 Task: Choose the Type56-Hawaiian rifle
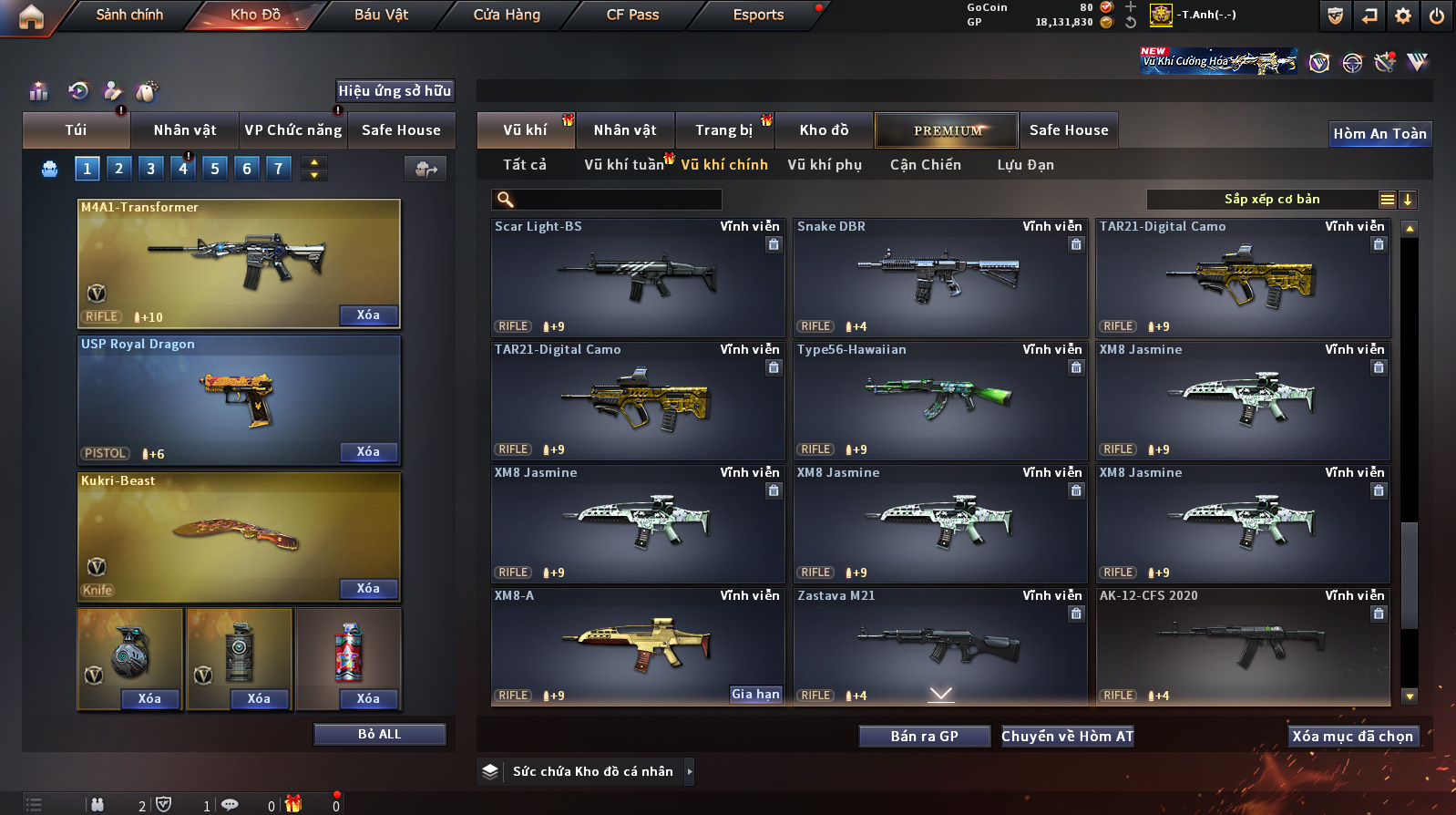[x=939, y=401]
